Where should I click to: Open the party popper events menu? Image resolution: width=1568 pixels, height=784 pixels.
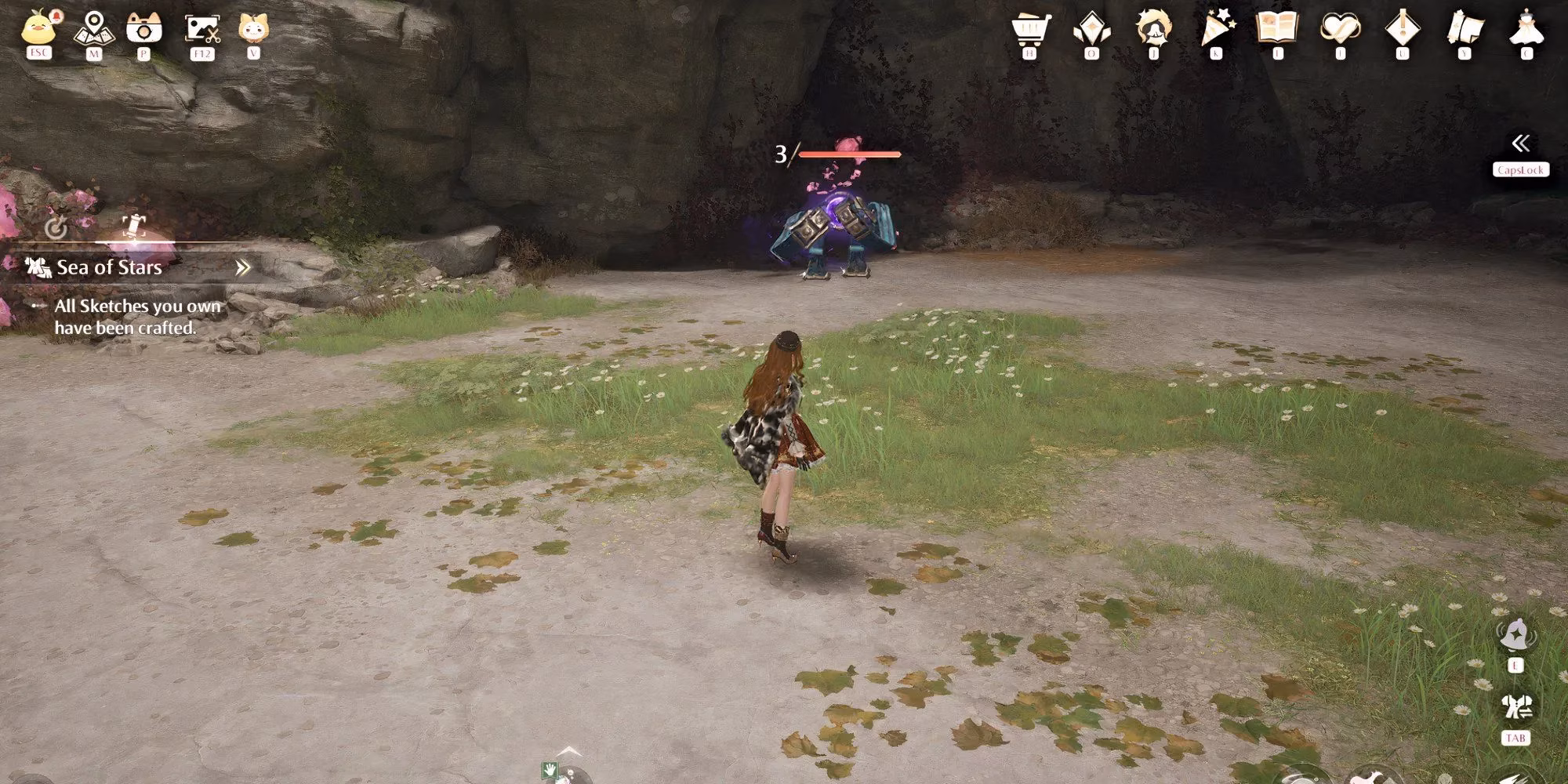pos(1216,29)
